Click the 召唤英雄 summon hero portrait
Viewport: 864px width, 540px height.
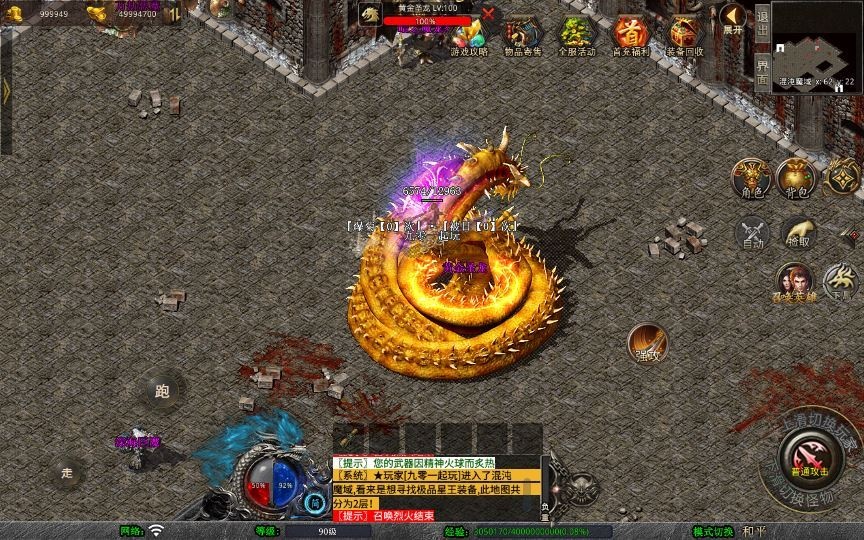coord(797,281)
